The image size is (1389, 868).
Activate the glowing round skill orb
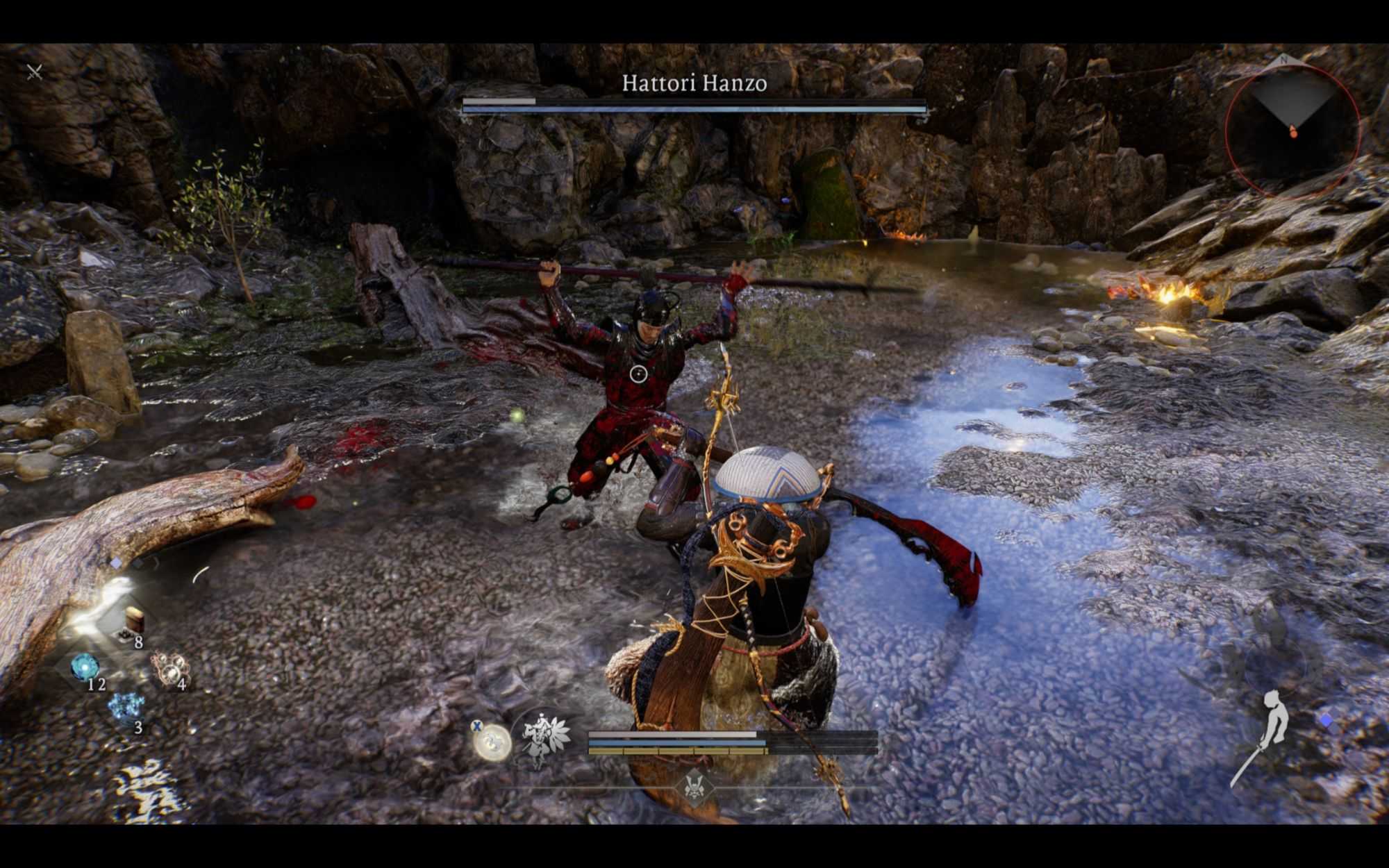pyautogui.click(x=492, y=742)
